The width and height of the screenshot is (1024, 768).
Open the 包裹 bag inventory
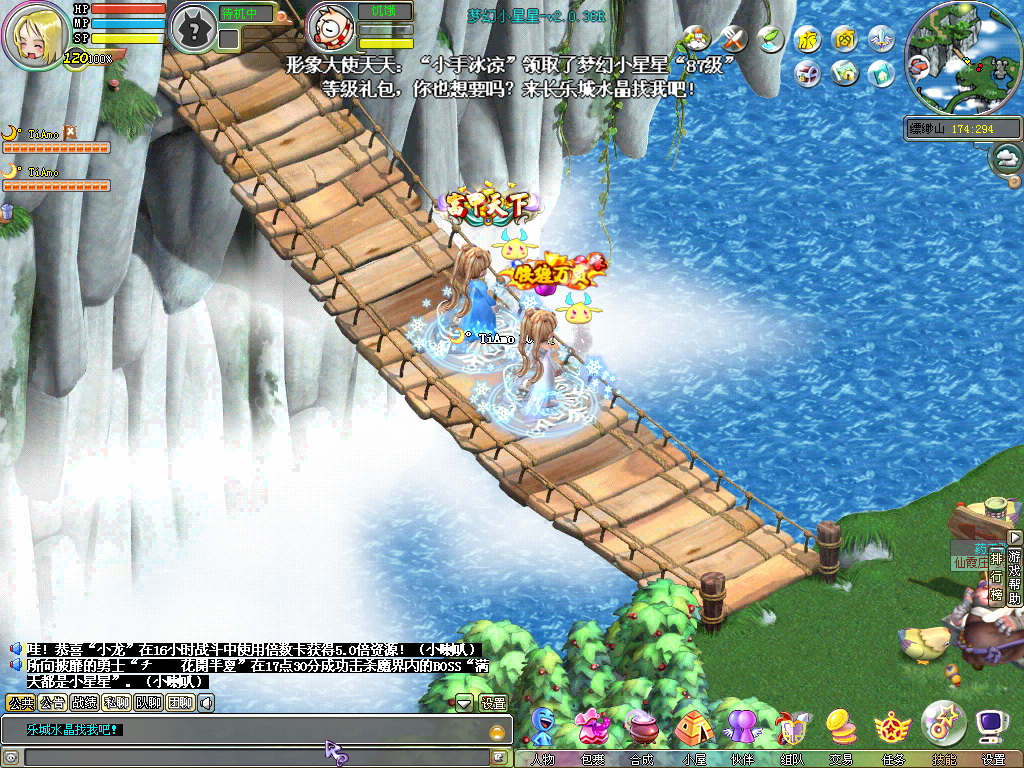coord(593,730)
